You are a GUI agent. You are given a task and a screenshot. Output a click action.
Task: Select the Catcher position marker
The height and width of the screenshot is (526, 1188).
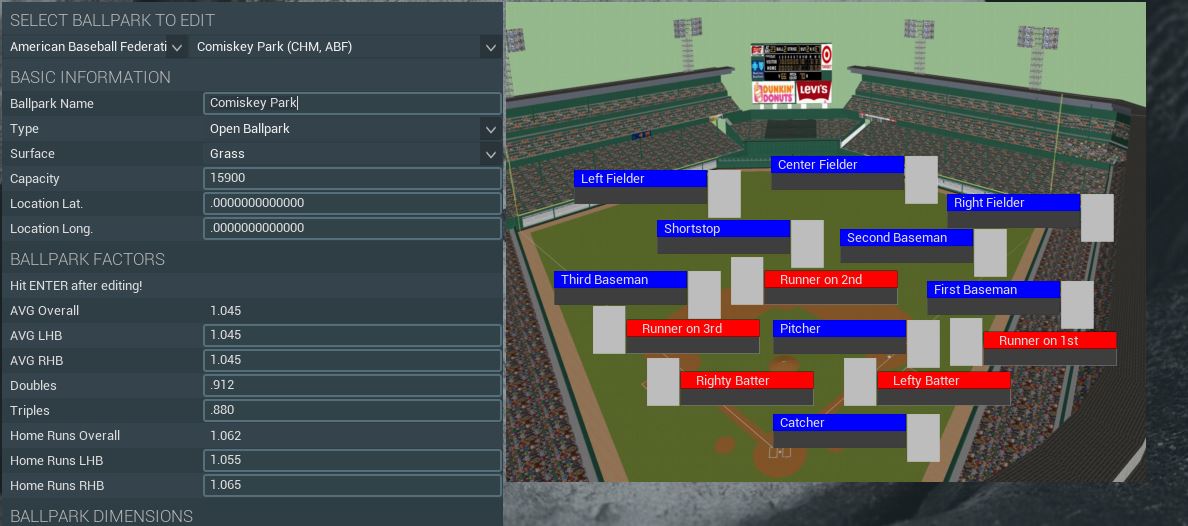(839, 423)
